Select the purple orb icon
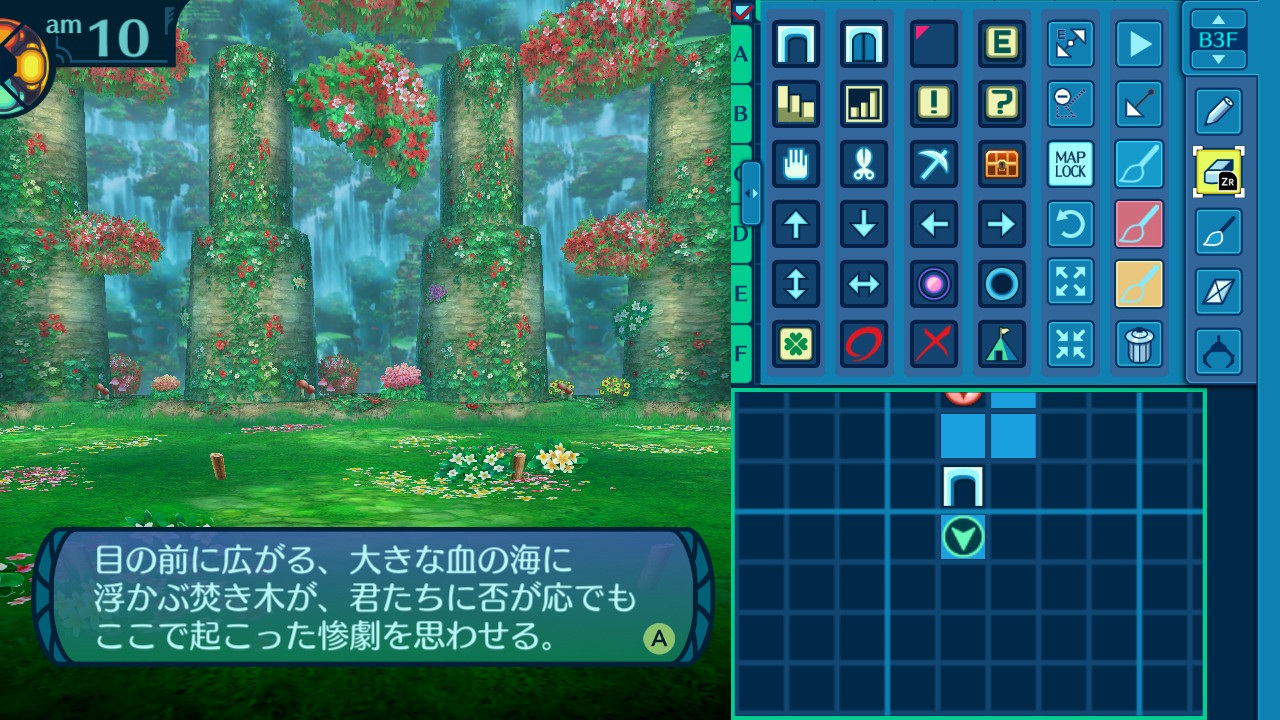 [934, 284]
